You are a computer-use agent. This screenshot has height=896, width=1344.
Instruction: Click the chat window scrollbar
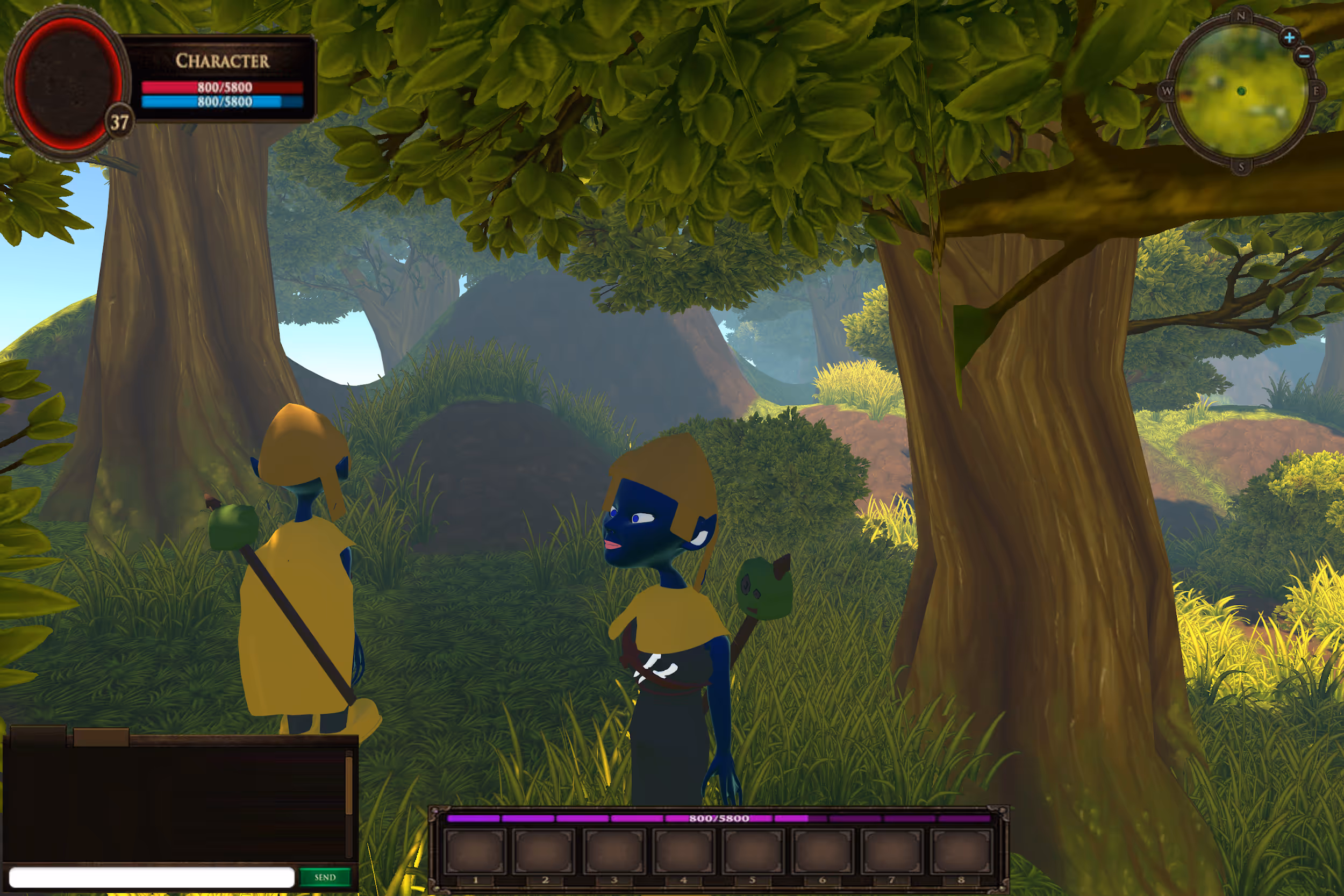coord(348,786)
